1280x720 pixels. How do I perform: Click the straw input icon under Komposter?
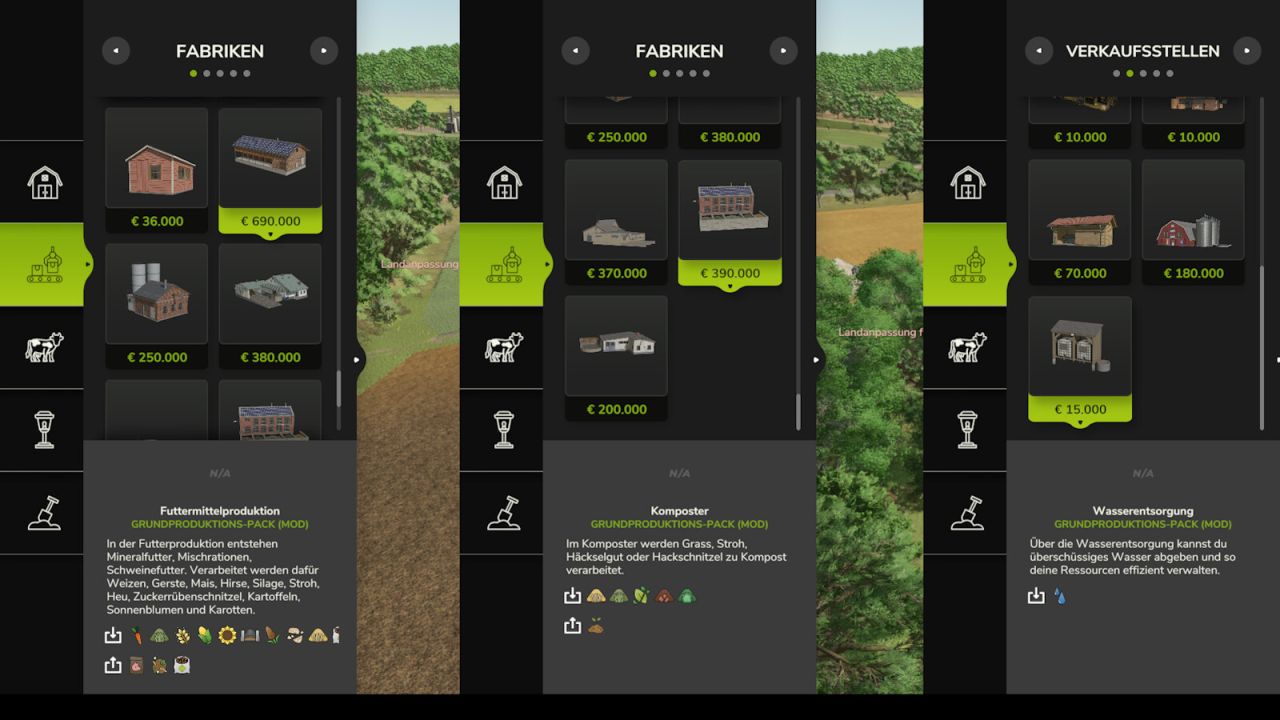(596, 595)
